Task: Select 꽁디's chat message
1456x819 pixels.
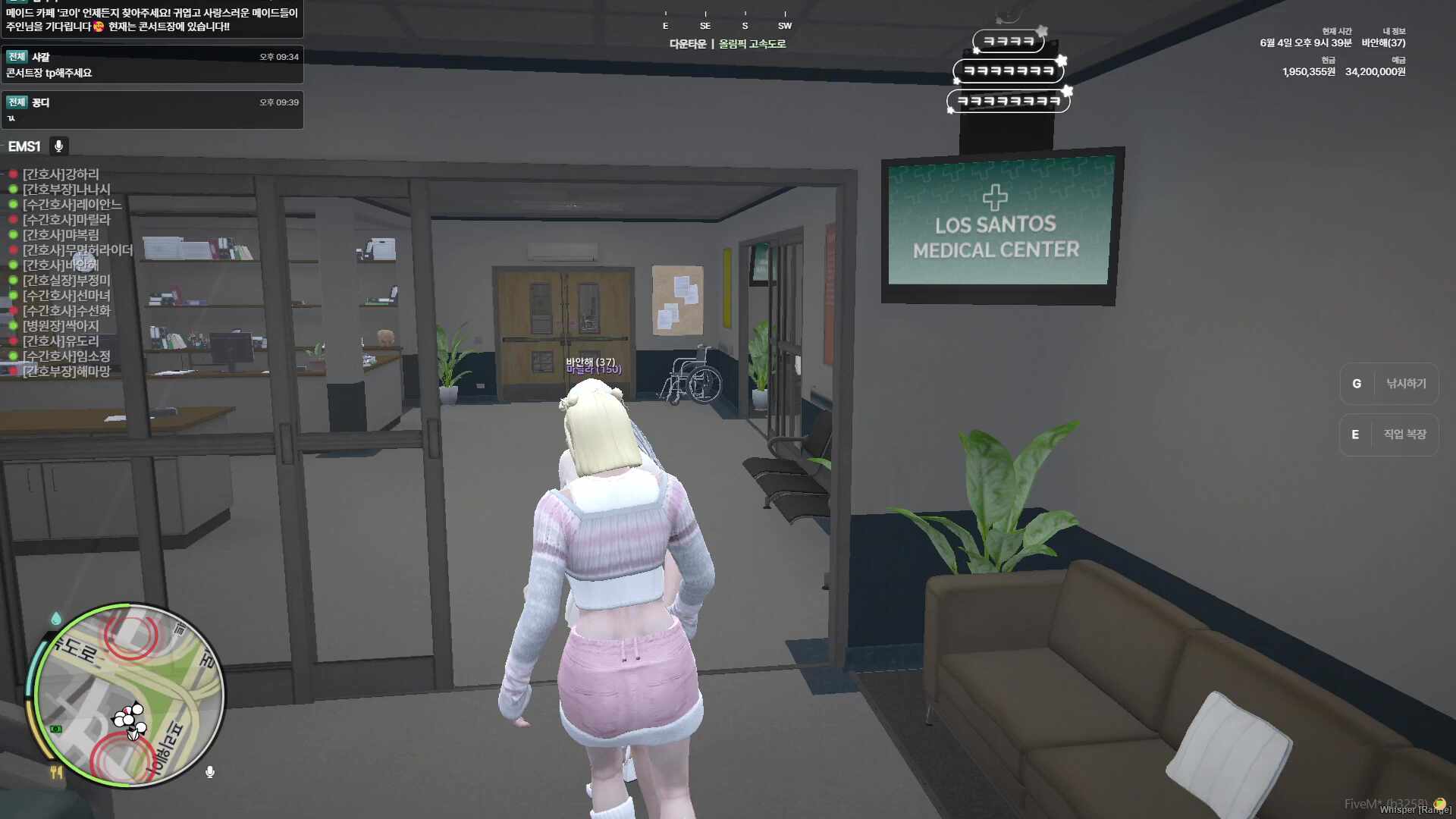Action: [x=152, y=110]
